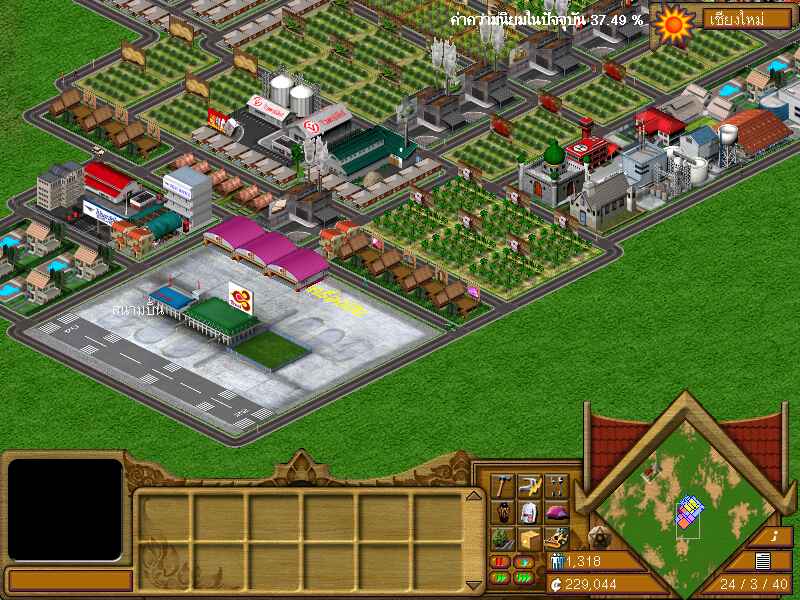Set fastest speed with triple arrows
Screen dimensions: 800x600
pyautogui.click(x=525, y=578)
